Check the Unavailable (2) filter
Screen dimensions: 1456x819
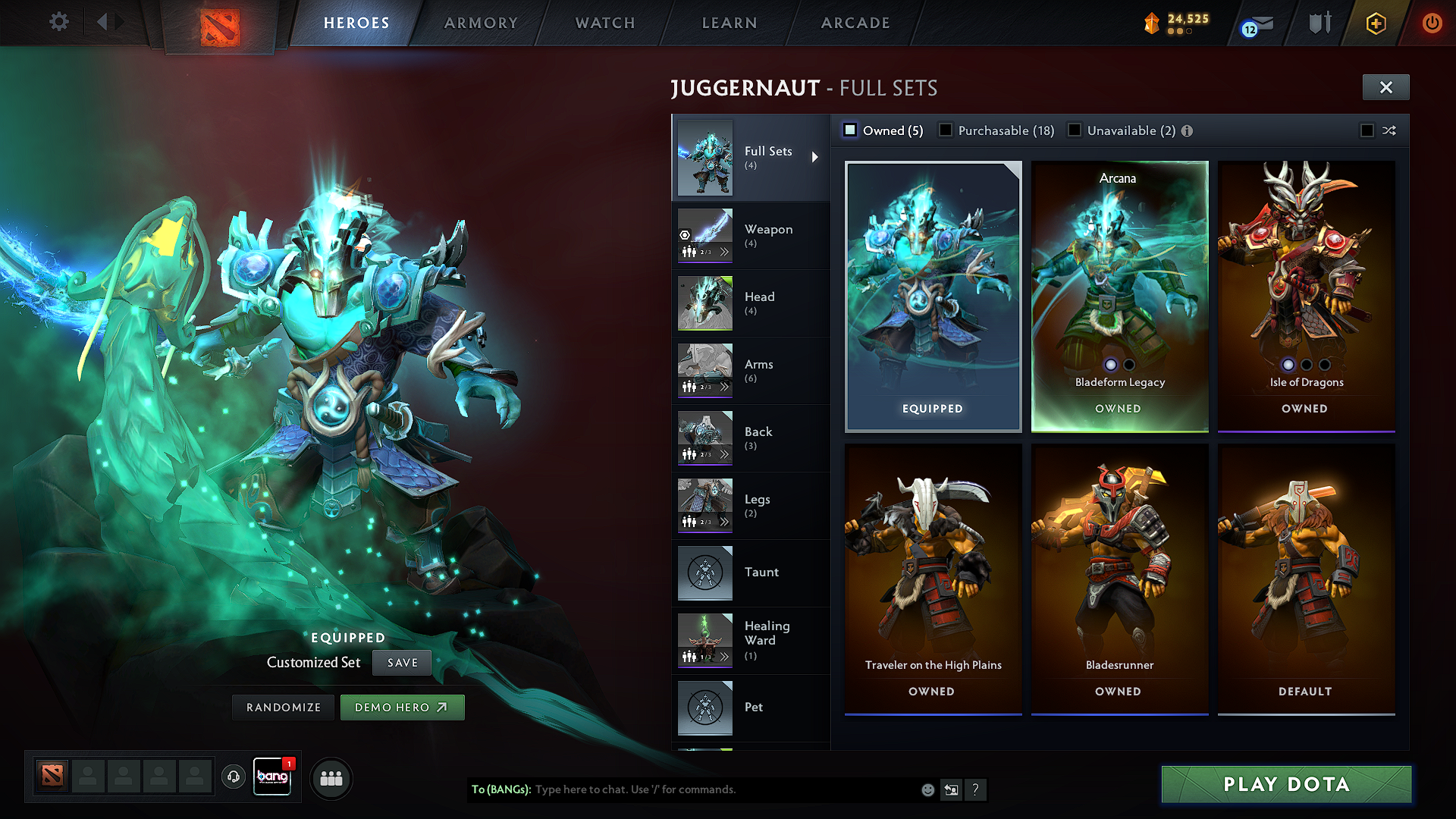coord(1075,130)
